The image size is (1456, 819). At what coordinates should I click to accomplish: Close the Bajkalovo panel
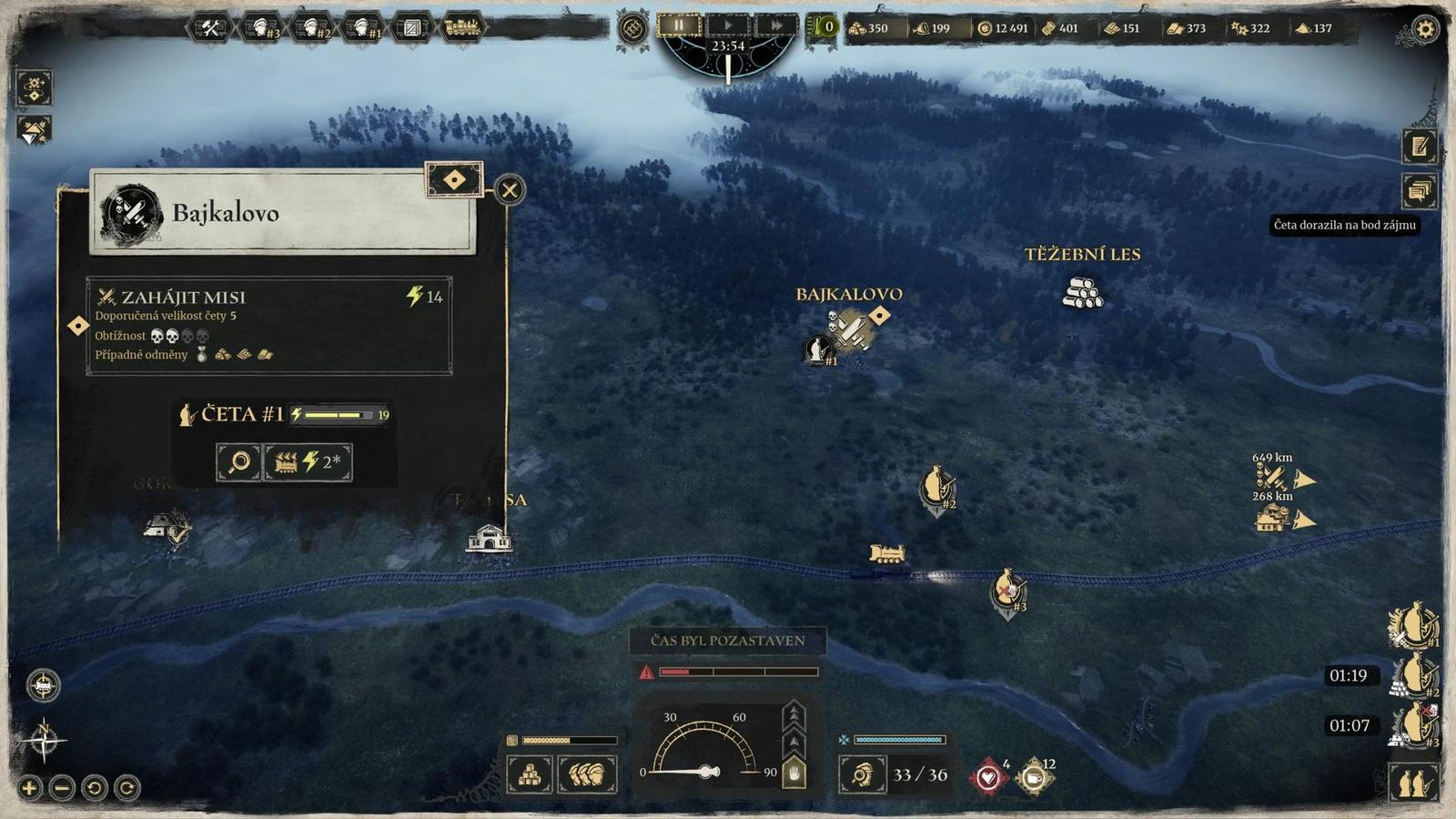510,190
